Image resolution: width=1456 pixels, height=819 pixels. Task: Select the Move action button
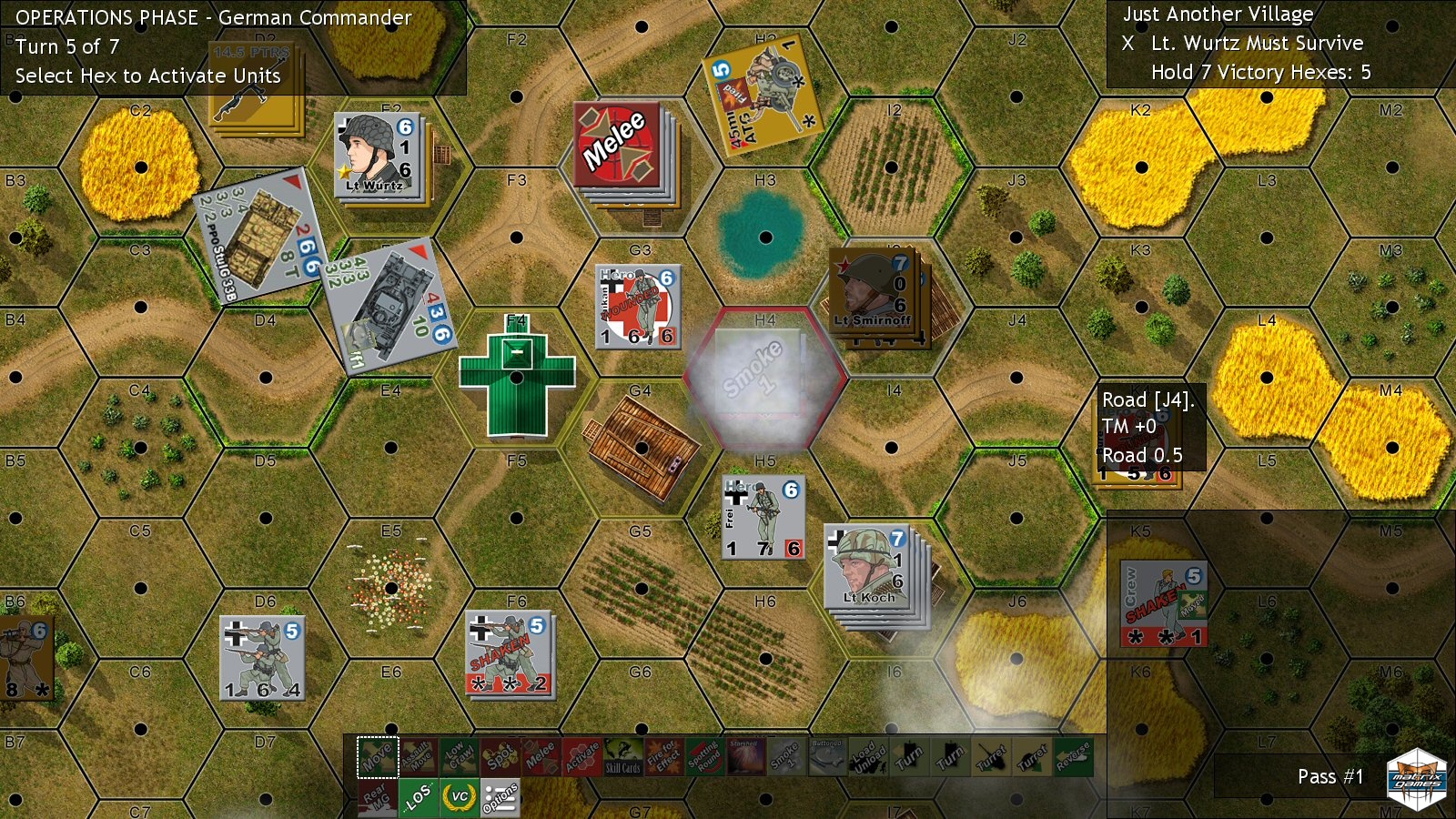[x=378, y=757]
